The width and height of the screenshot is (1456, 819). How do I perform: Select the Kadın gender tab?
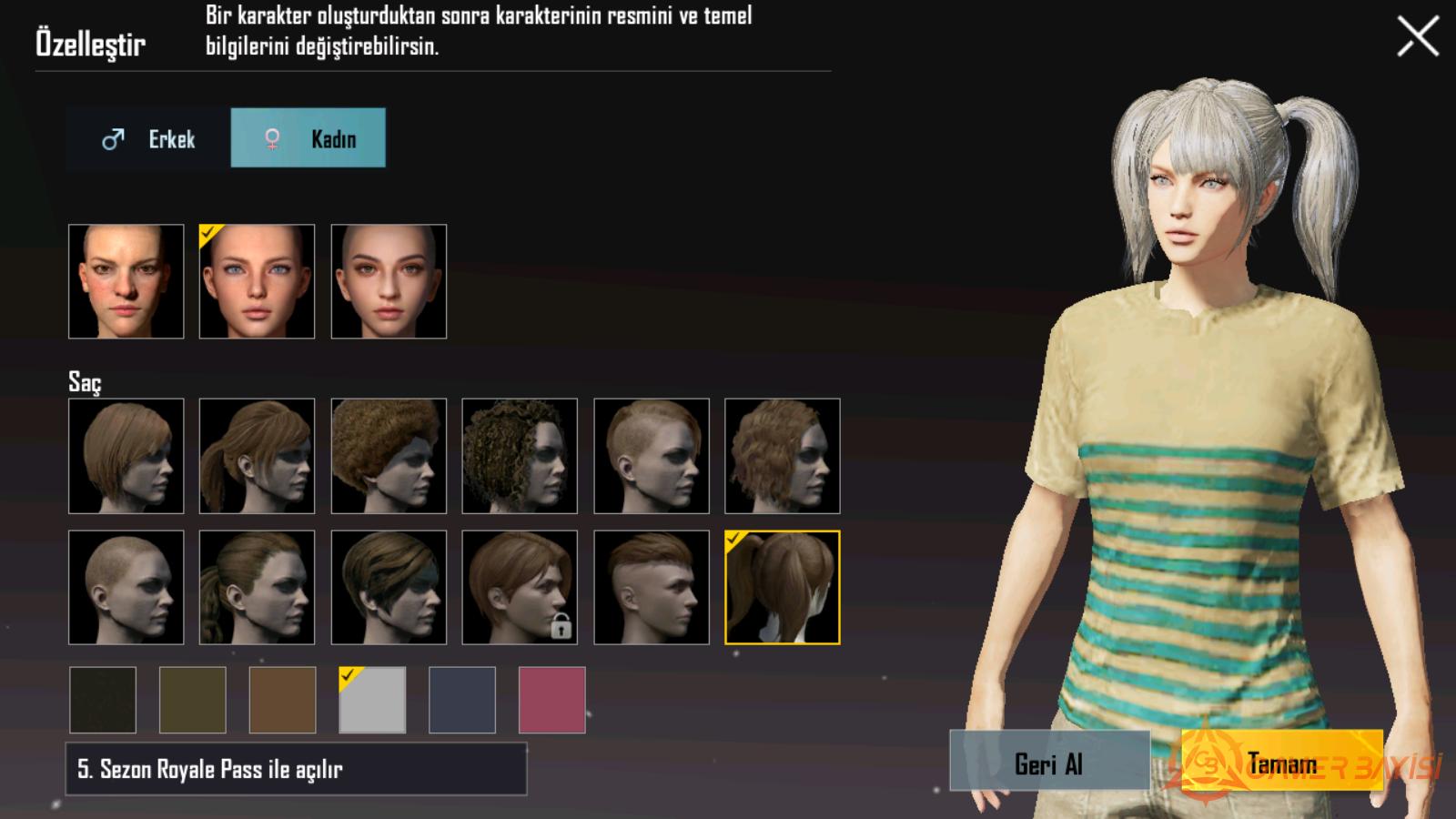coord(308,138)
